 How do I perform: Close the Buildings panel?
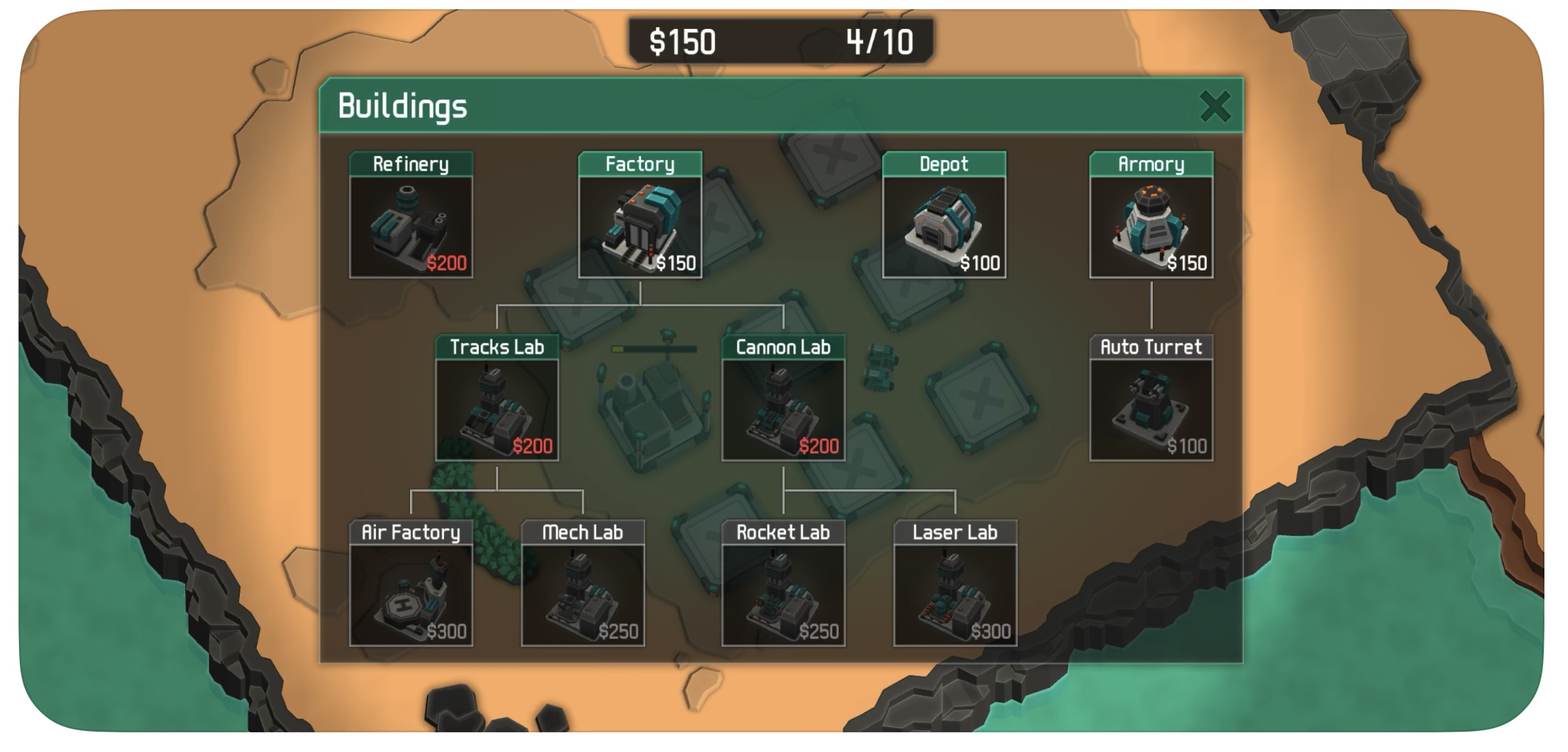1214,106
